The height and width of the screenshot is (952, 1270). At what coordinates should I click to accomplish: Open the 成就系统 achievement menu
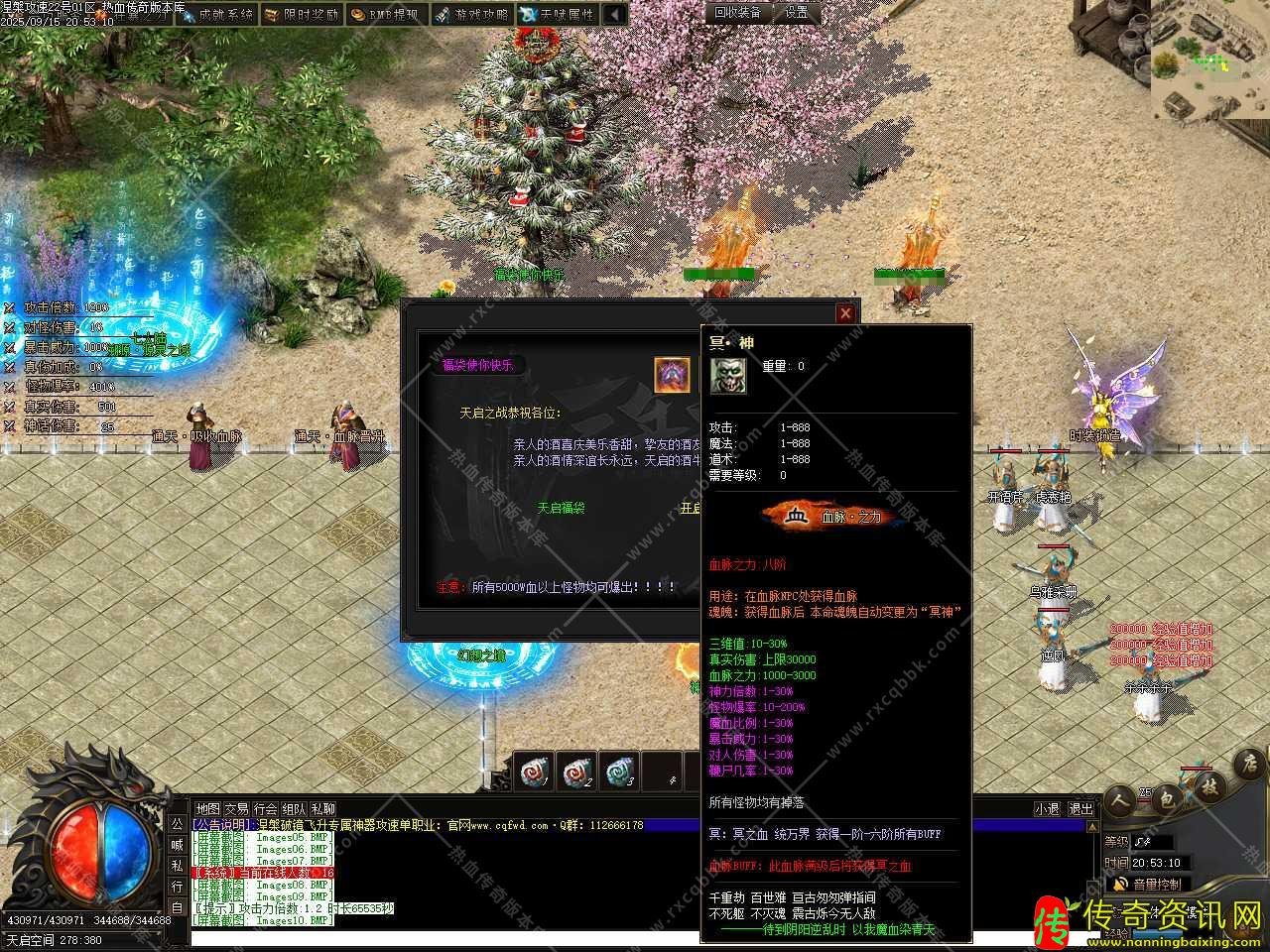tap(216, 14)
